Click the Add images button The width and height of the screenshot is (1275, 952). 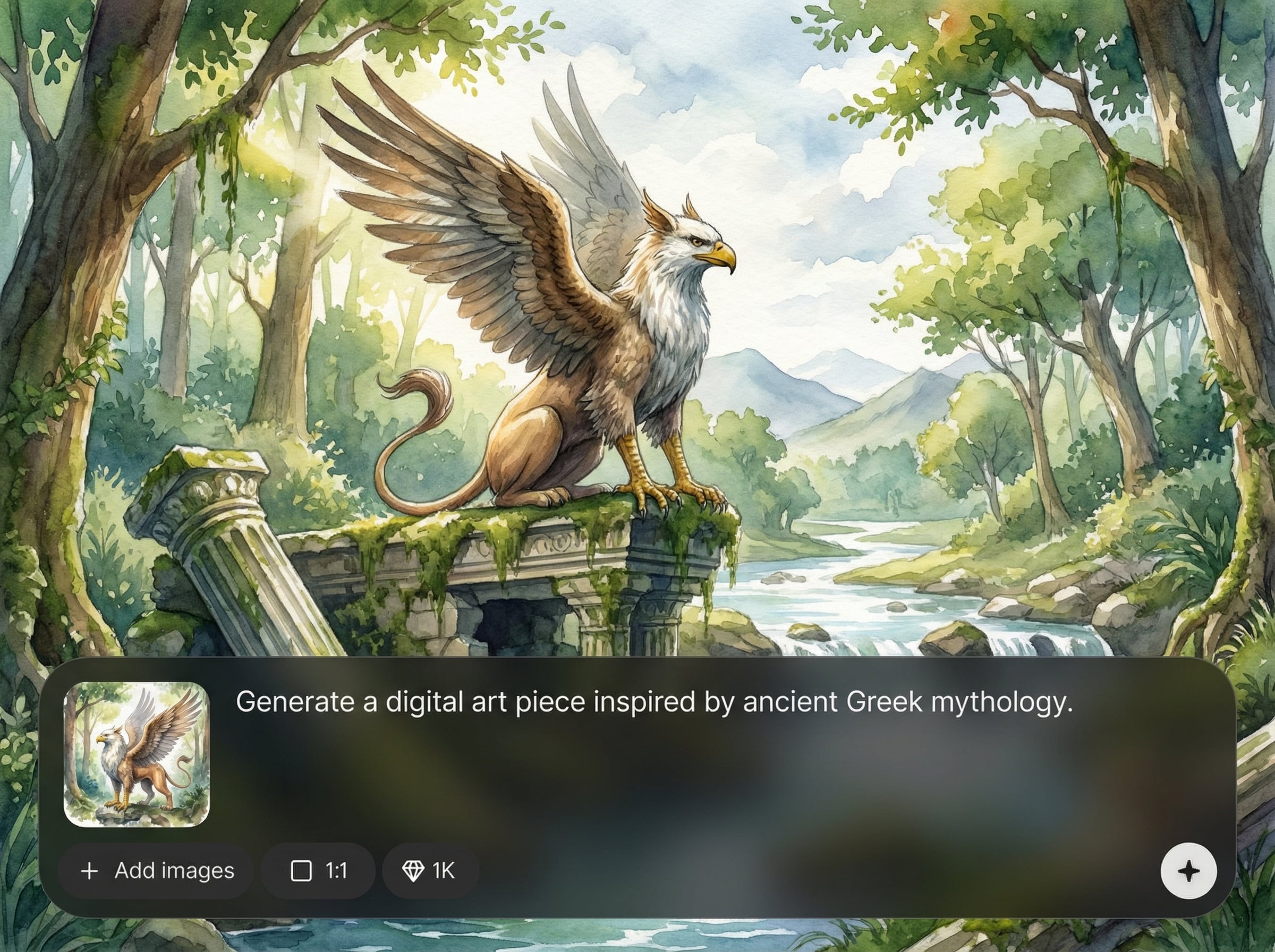[x=156, y=871]
